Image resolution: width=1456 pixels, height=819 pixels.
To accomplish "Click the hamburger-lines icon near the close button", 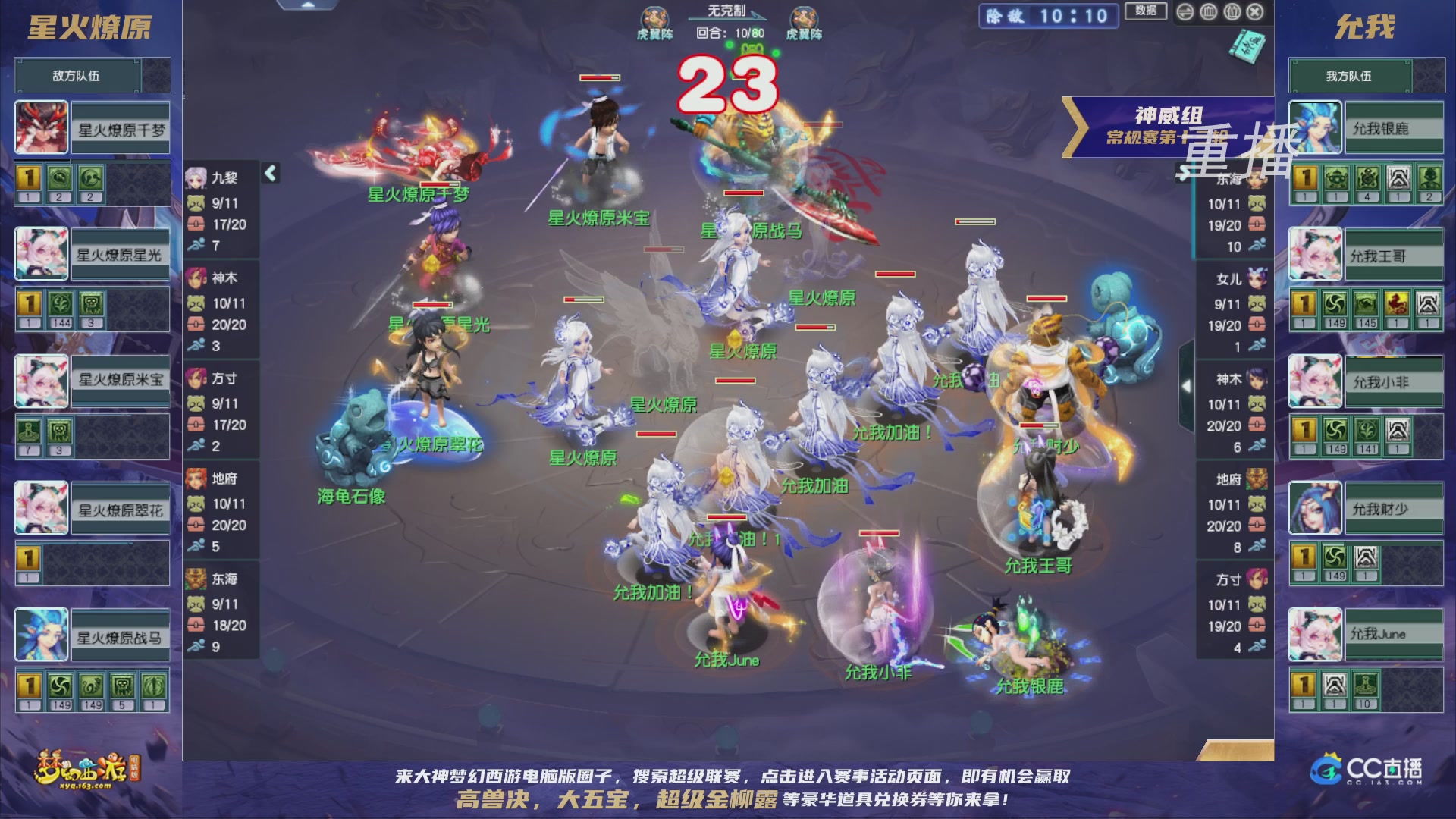I will click(1185, 13).
